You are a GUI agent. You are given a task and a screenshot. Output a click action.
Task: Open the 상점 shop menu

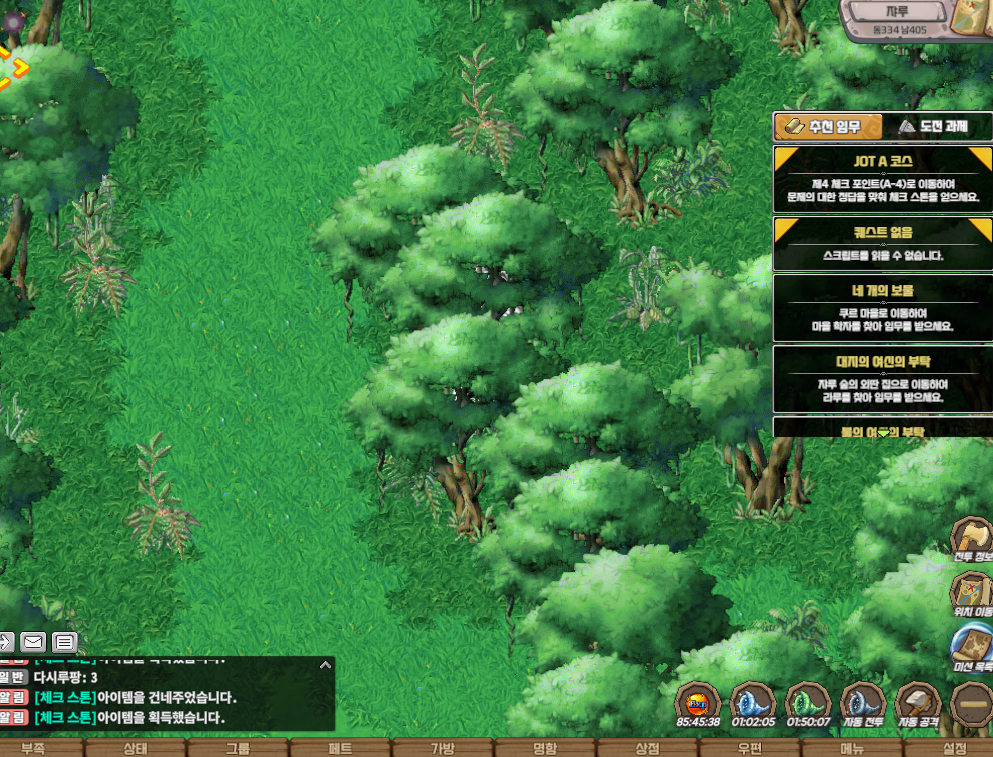click(647, 748)
